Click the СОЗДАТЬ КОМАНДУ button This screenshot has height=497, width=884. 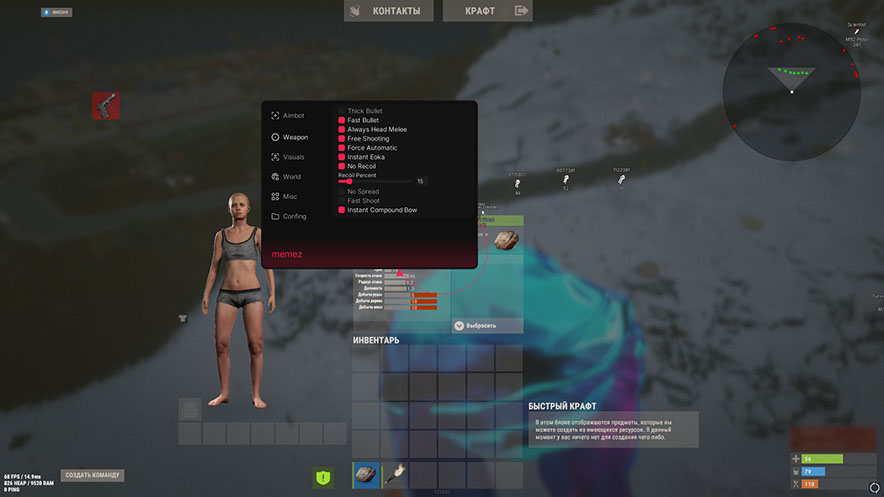point(93,475)
